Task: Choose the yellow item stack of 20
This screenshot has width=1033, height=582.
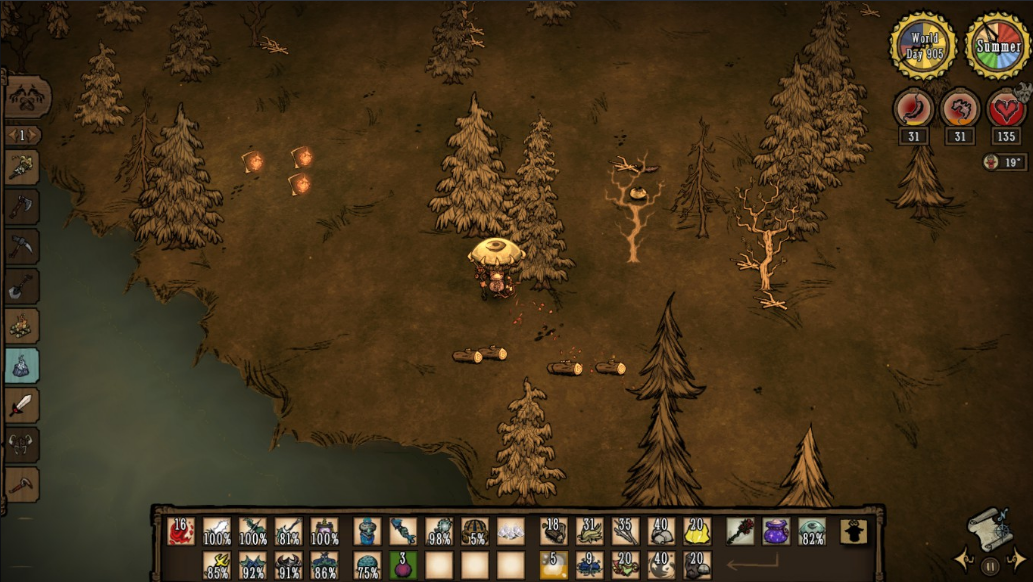Action: coord(697,531)
